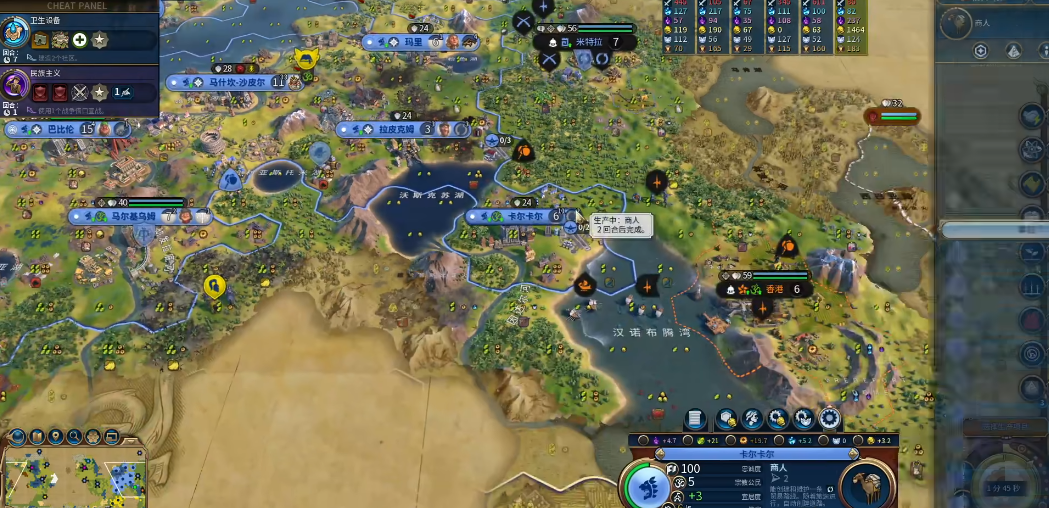Click the 卡尔卡尔 city growth emblem
The width and height of the screenshot is (1049, 508).
tap(647, 487)
